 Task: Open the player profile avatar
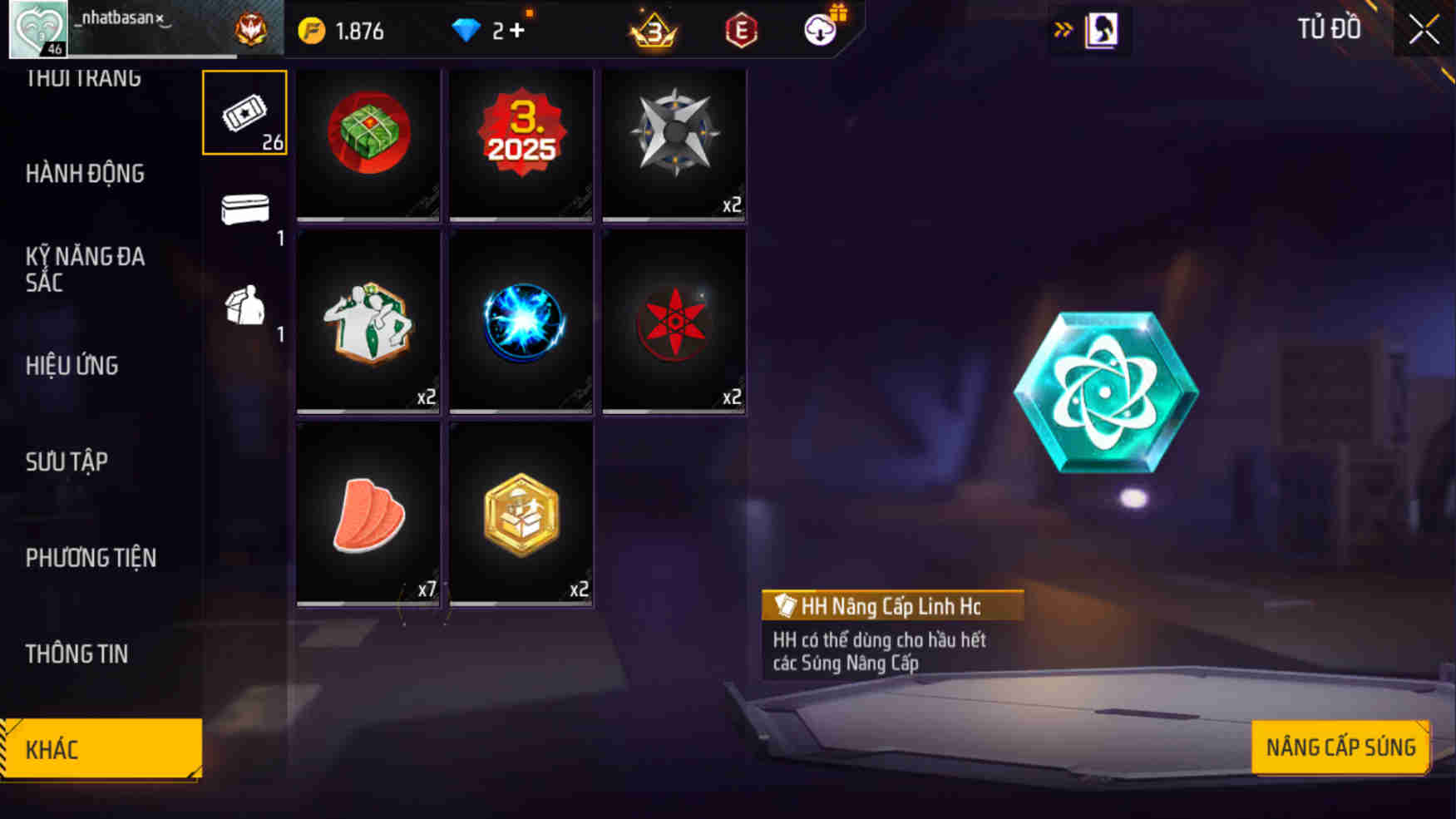[37, 28]
